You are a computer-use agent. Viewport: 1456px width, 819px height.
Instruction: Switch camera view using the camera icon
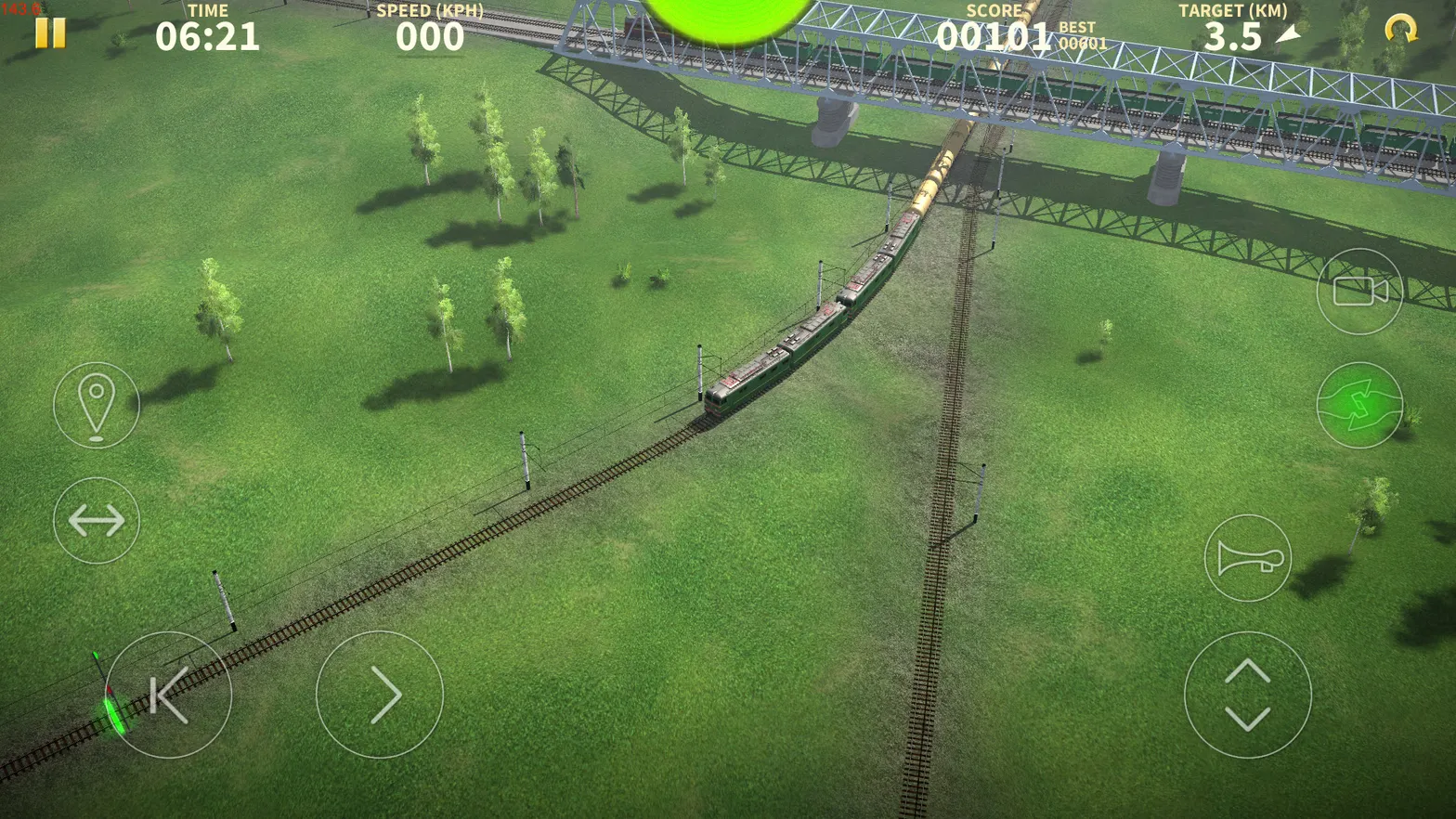click(x=1359, y=292)
